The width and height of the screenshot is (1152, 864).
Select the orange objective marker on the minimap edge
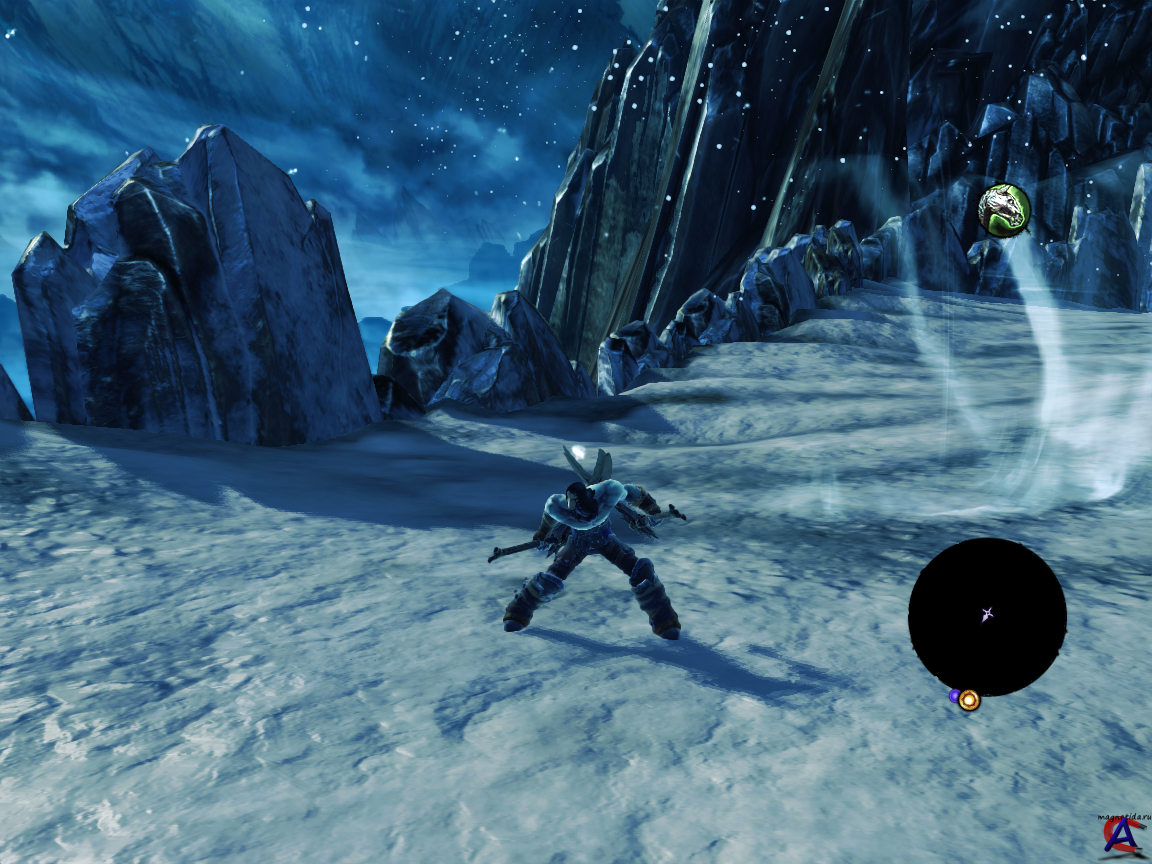point(968,700)
